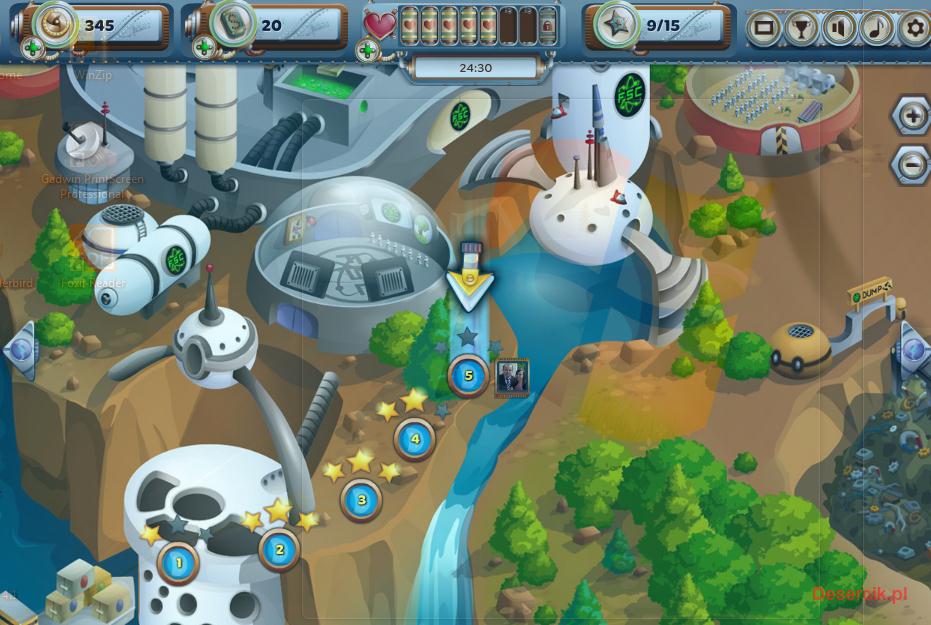Click the locked life slot padlock

[x=547, y=28]
